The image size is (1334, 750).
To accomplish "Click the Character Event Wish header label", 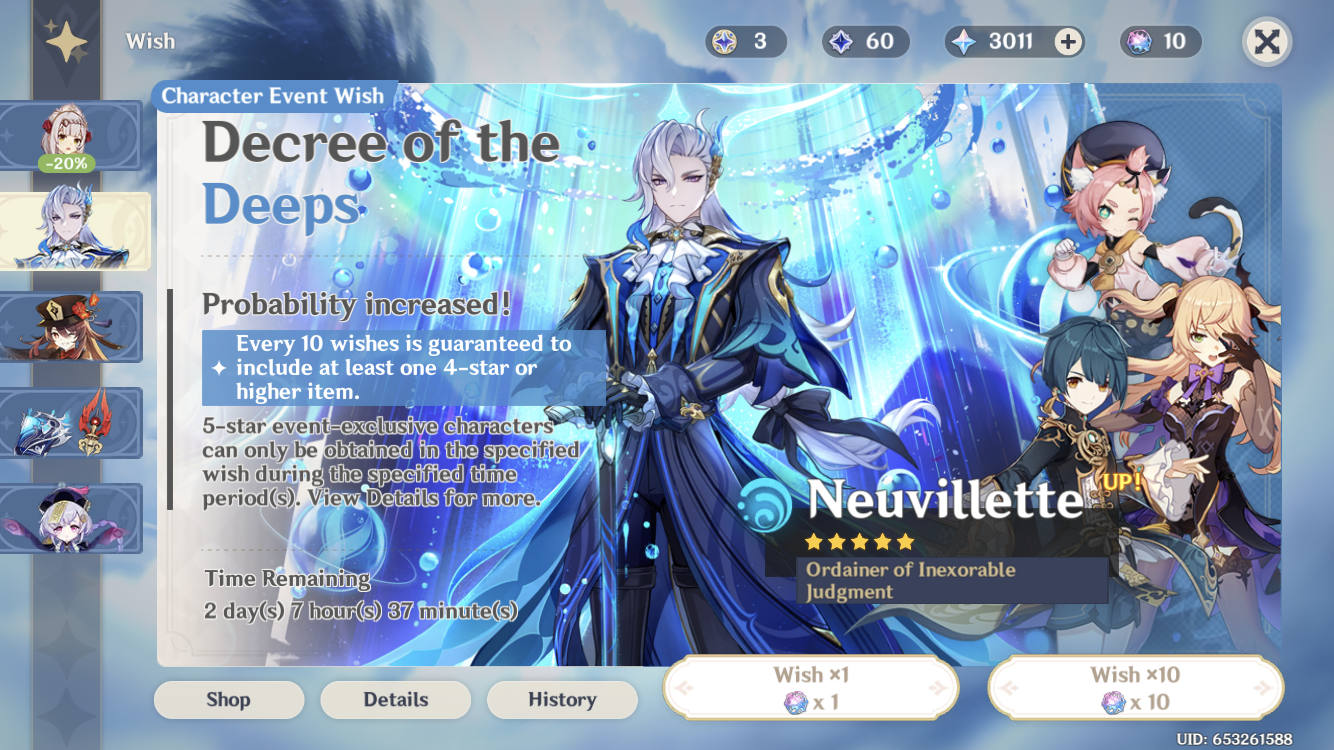I will (273, 96).
